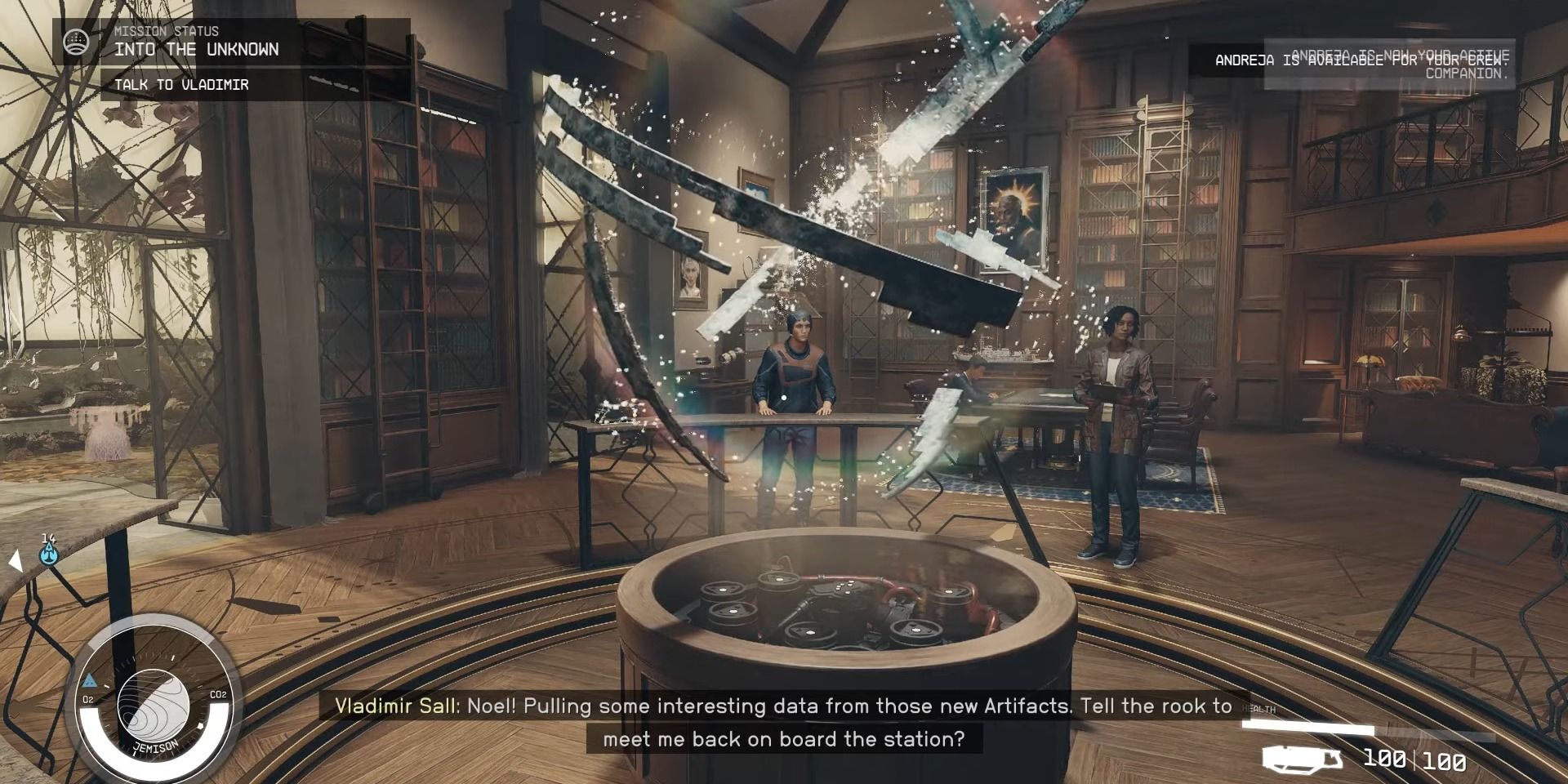The width and height of the screenshot is (1568, 784).
Task: Click the Jemison planet graphic inside the compass
Action: coord(155,704)
